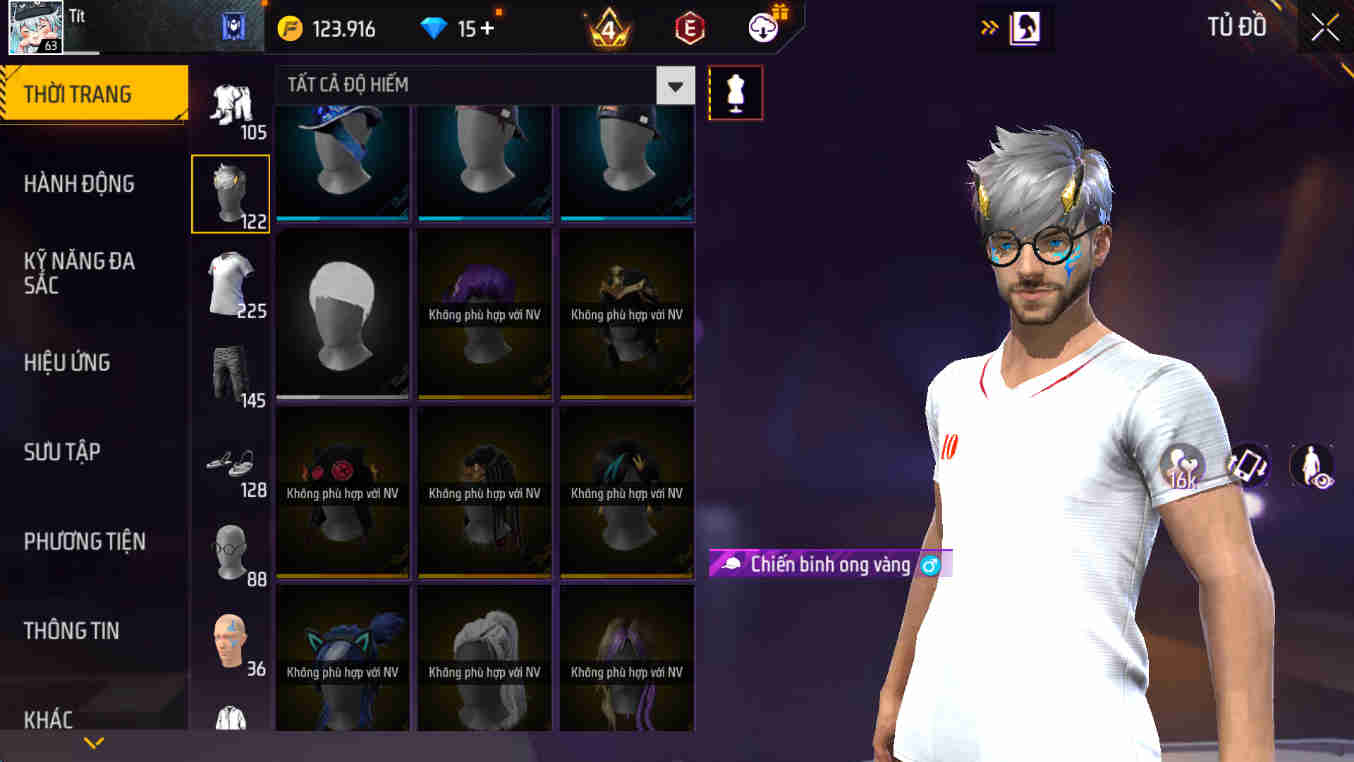1354x762 pixels.
Task: Collapse the sidebar using bottom yellow chevron
Action: click(x=93, y=743)
